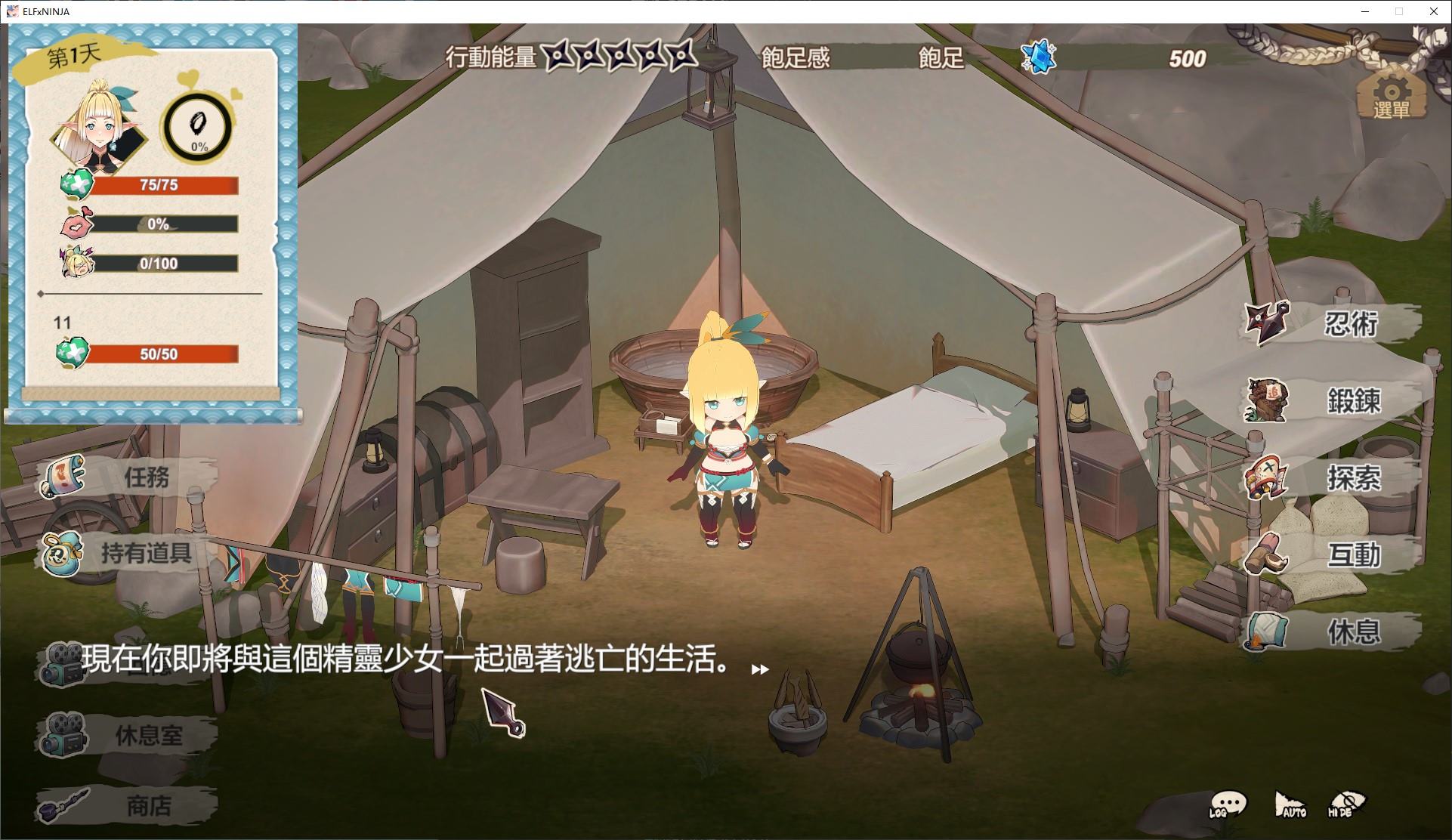Select the 休息 rest bedroll icon
Image resolution: width=1452 pixels, height=840 pixels.
(x=1265, y=632)
